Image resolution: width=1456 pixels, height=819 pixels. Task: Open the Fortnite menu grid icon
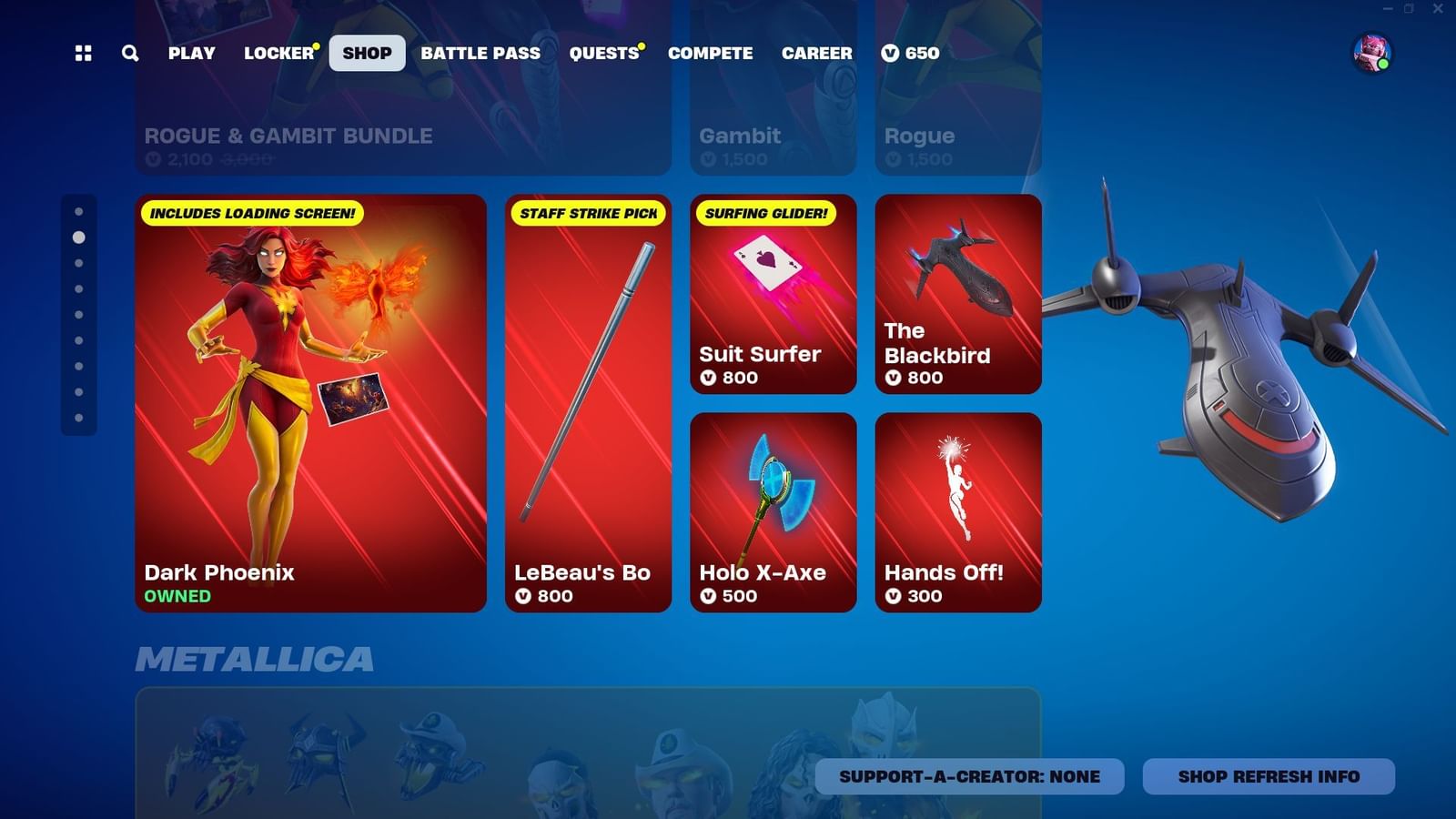pyautogui.click(x=83, y=54)
